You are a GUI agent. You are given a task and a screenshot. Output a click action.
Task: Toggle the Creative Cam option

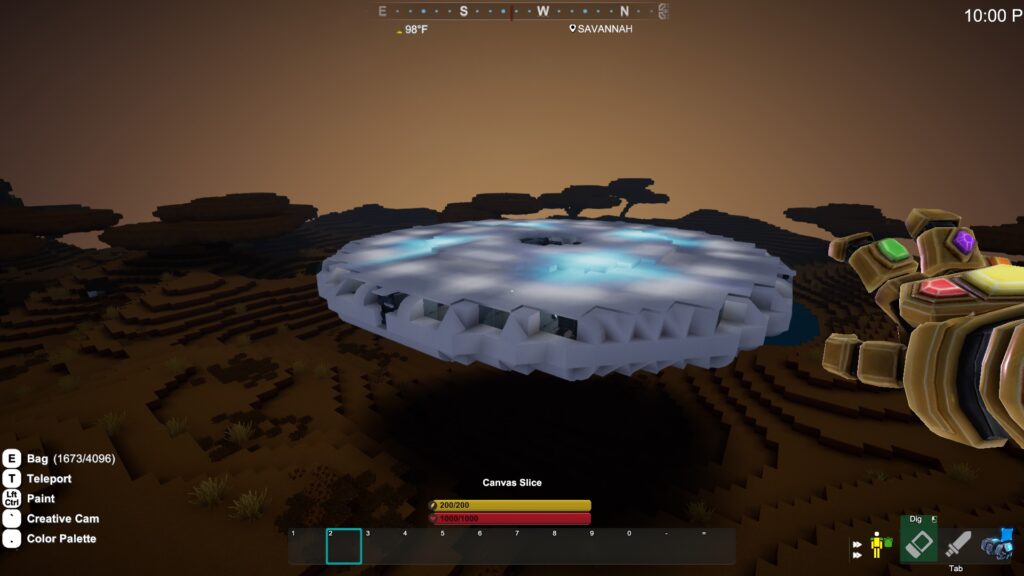[x=62, y=518]
